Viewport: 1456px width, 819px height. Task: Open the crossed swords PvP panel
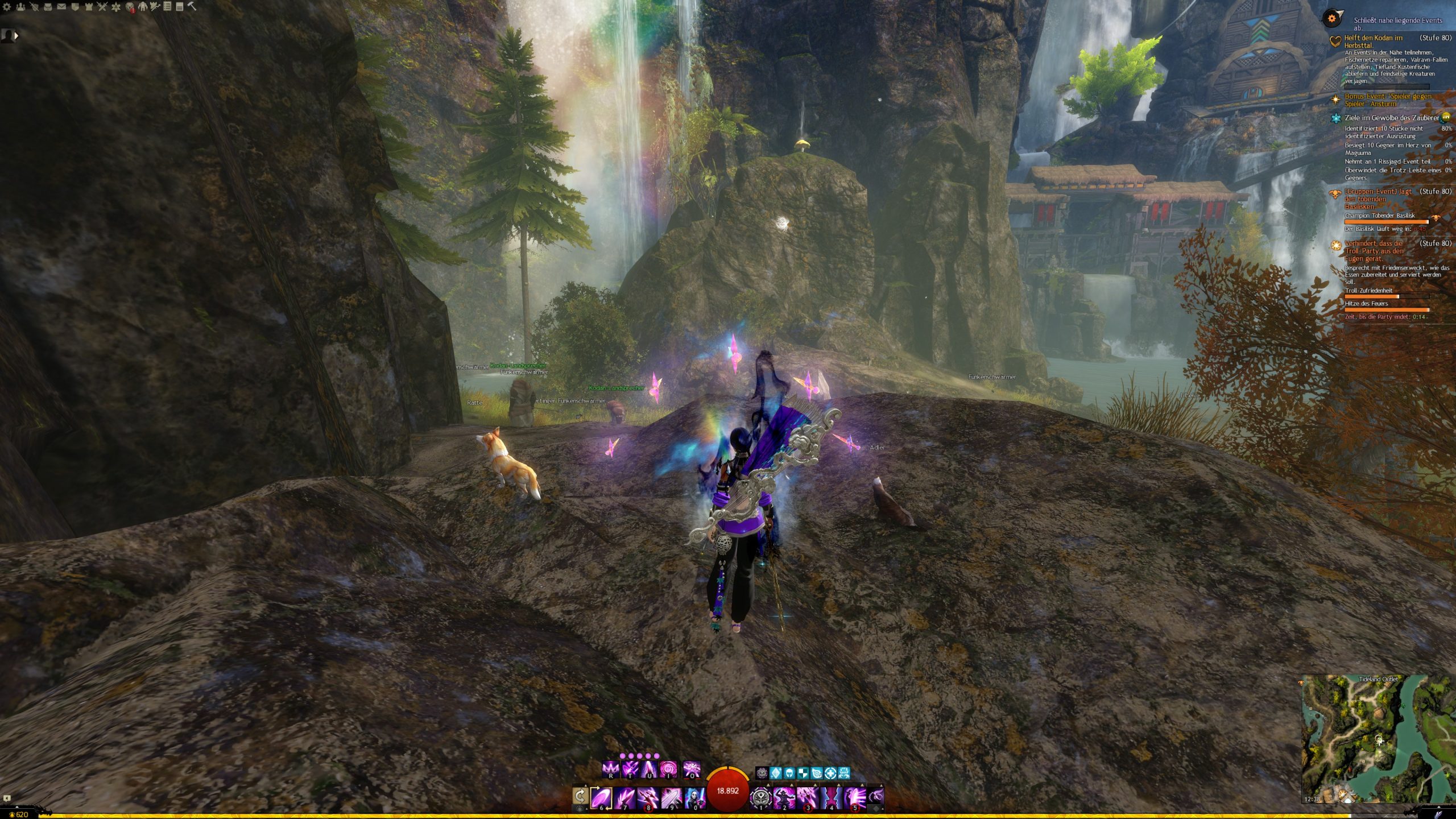click(102, 7)
